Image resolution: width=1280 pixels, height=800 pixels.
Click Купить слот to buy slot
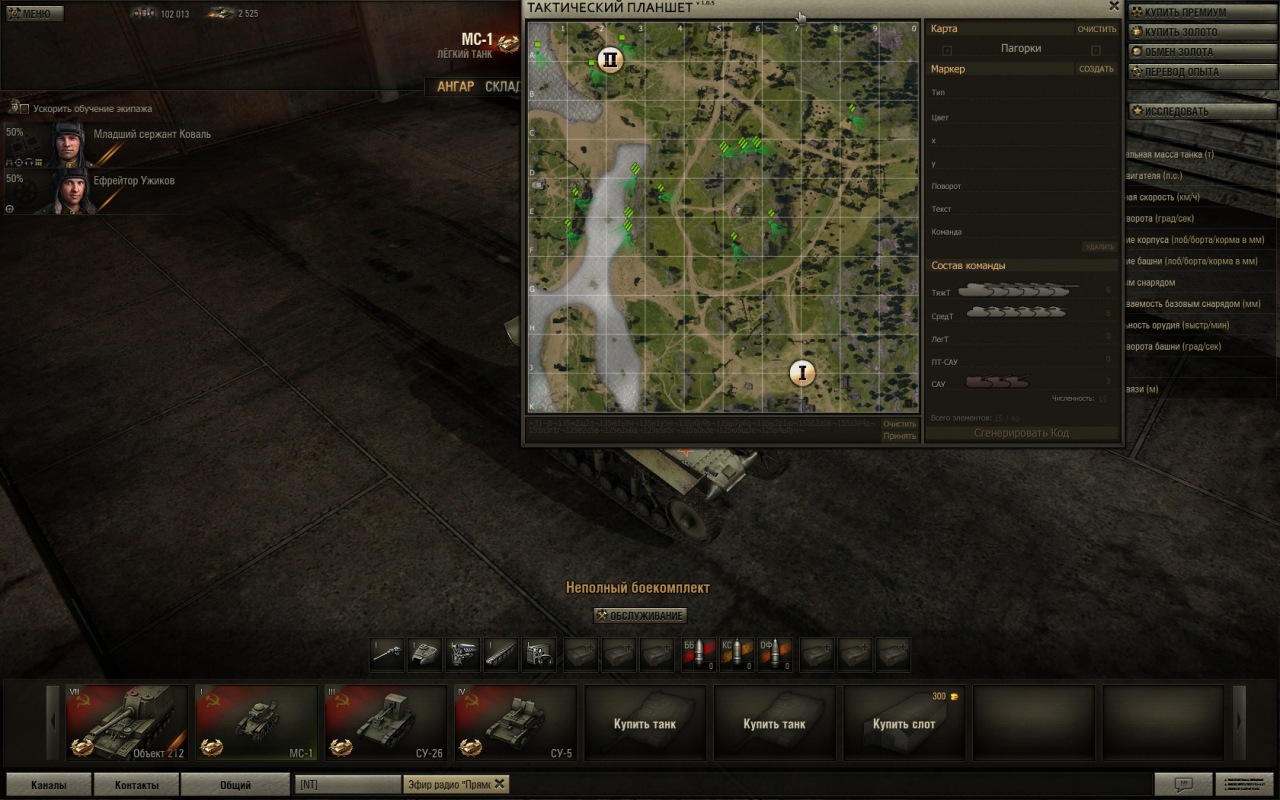(x=904, y=722)
